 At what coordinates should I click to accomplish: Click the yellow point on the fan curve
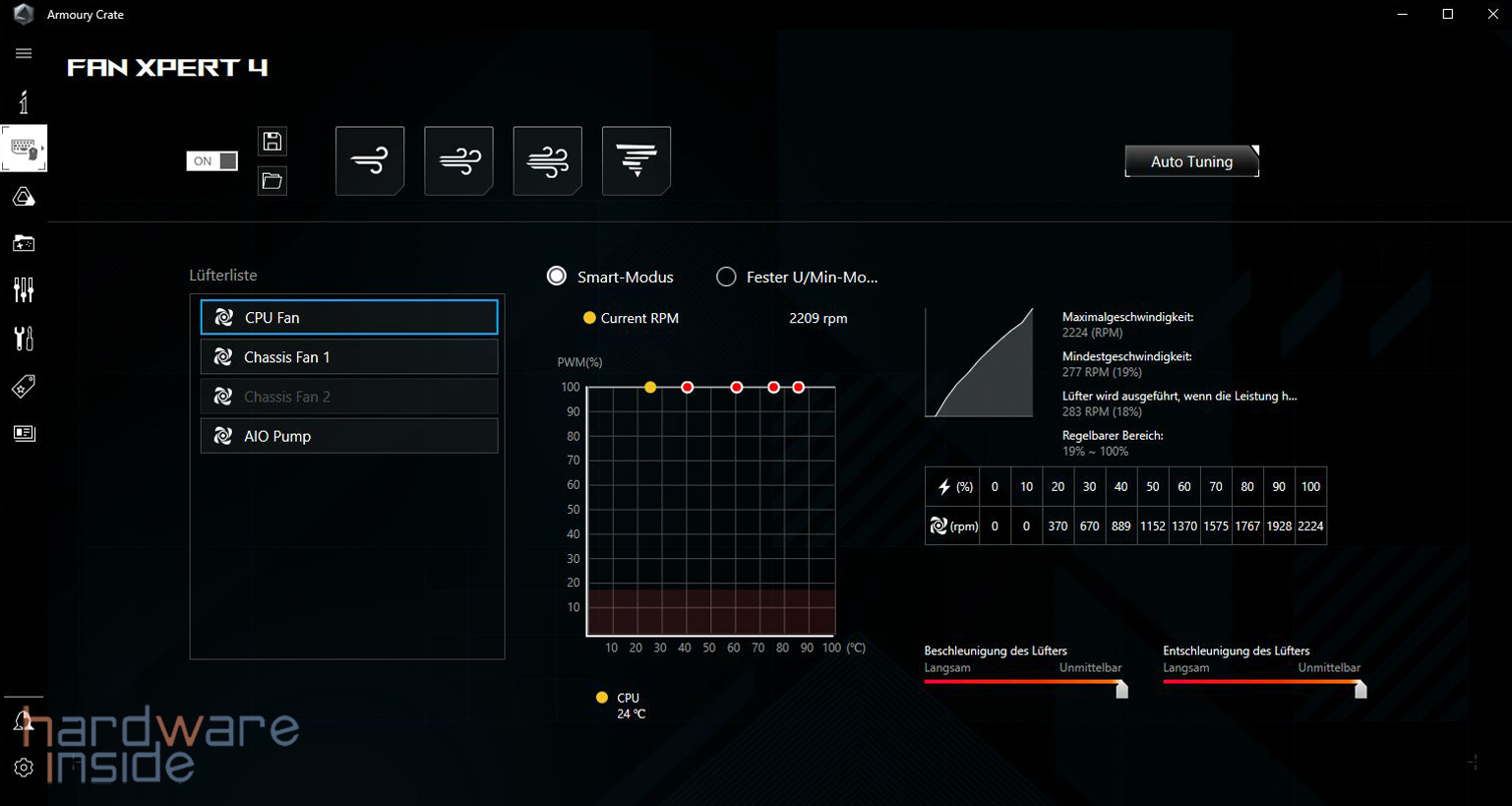point(650,388)
